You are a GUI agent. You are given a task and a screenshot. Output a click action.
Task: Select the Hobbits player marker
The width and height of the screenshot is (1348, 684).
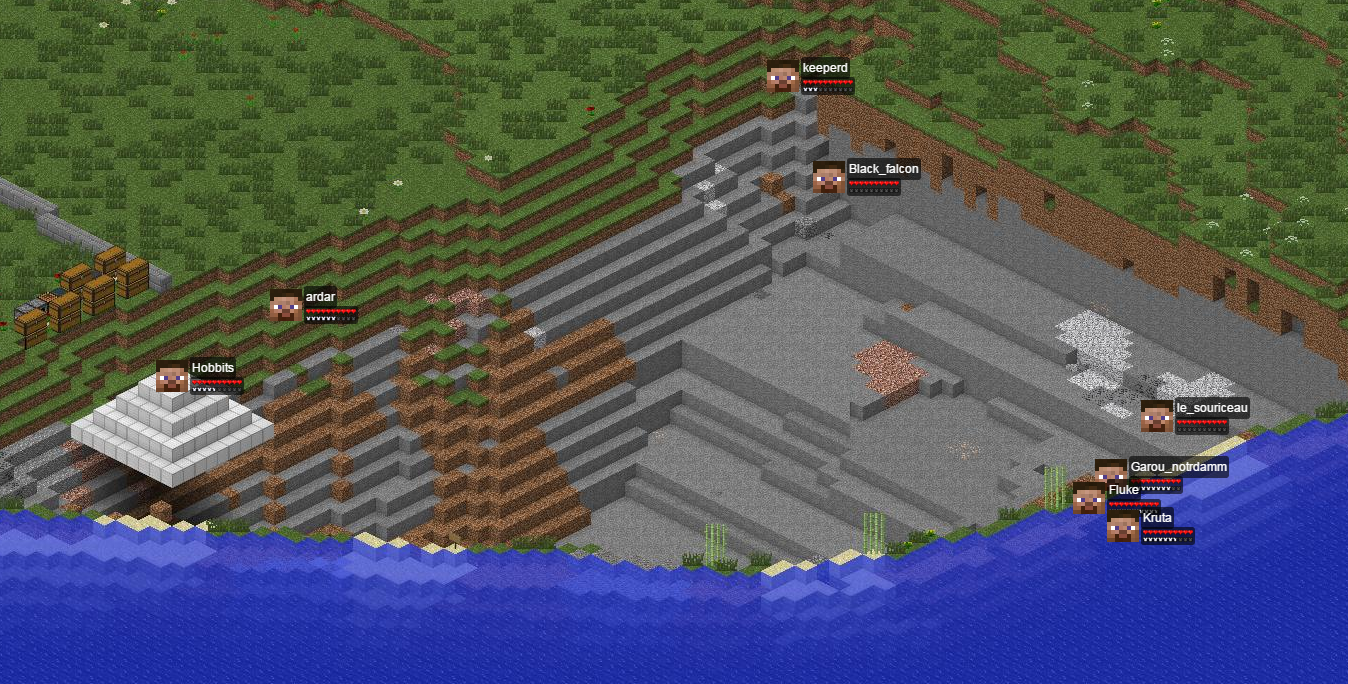pos(172,377)
